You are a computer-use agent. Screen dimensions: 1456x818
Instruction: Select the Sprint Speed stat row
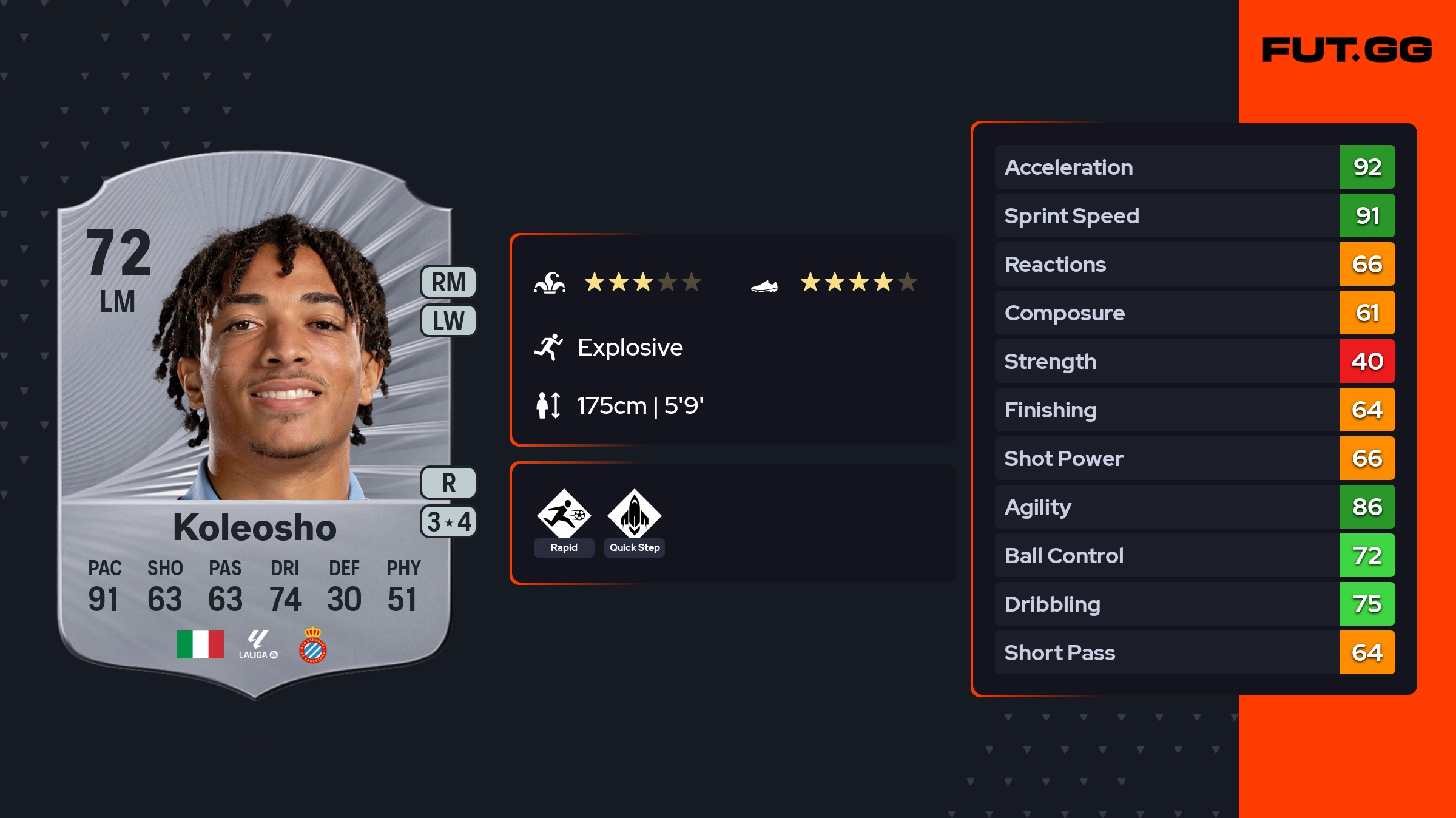[1195, 215]
